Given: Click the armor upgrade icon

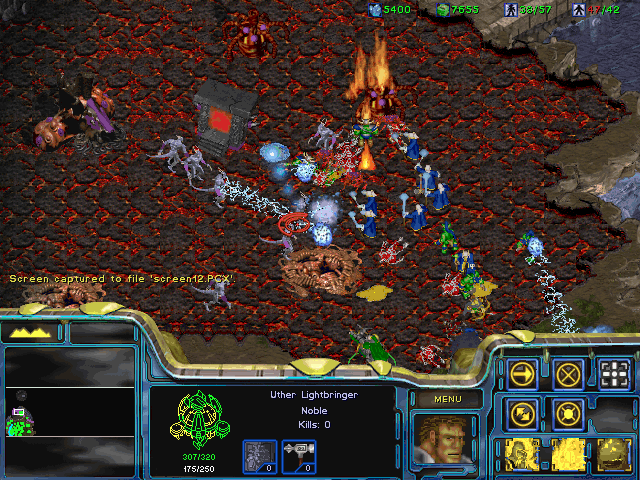Looking at the screenshot, I should (258, 454).
